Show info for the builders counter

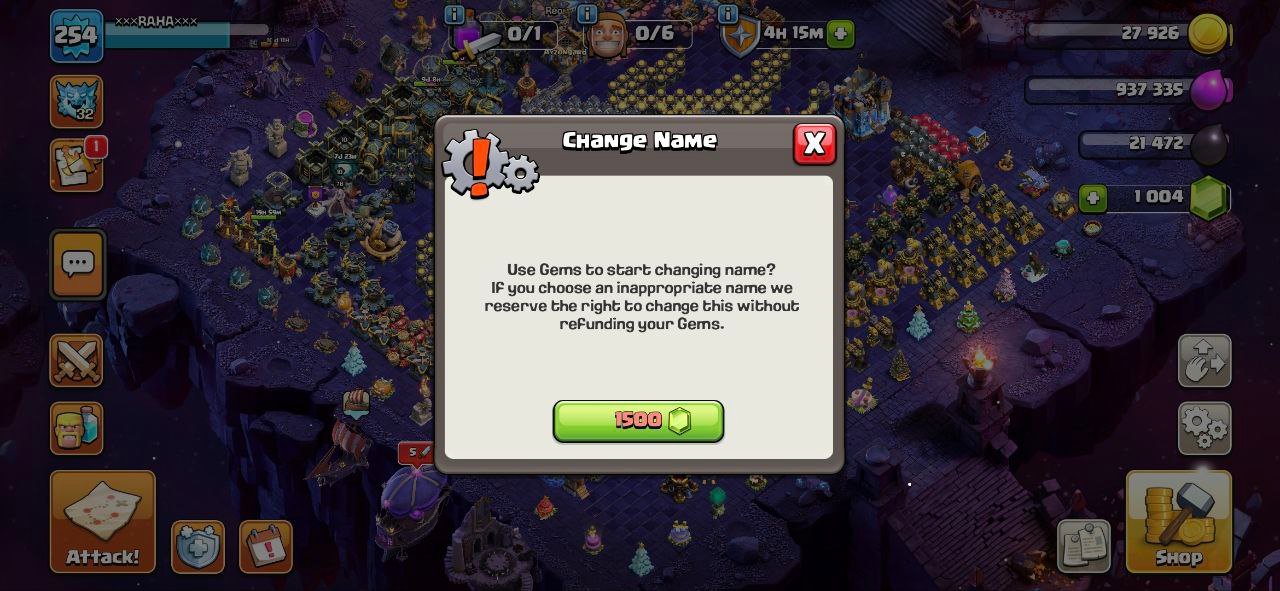[587, 14]
